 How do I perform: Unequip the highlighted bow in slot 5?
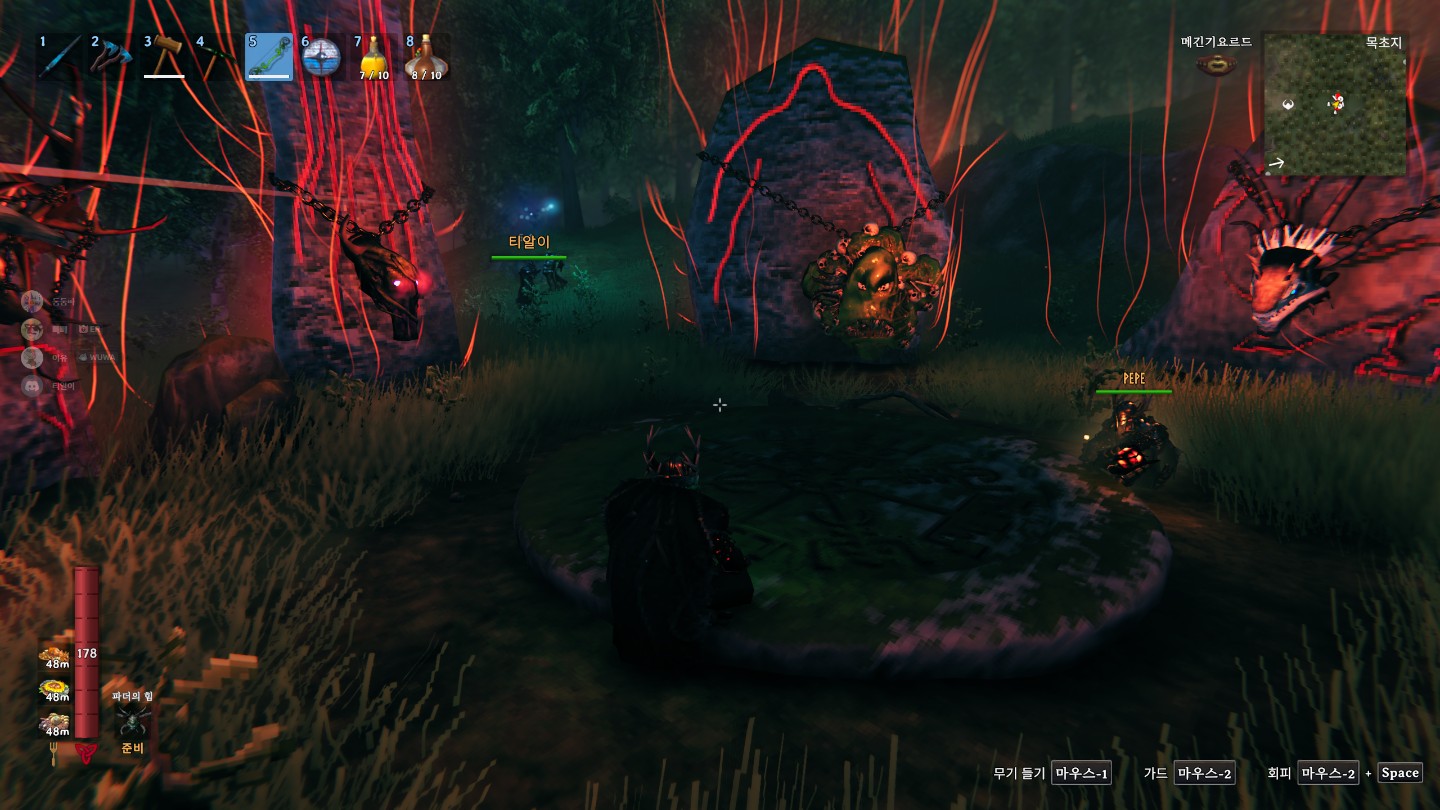click(x=269, y=57)
